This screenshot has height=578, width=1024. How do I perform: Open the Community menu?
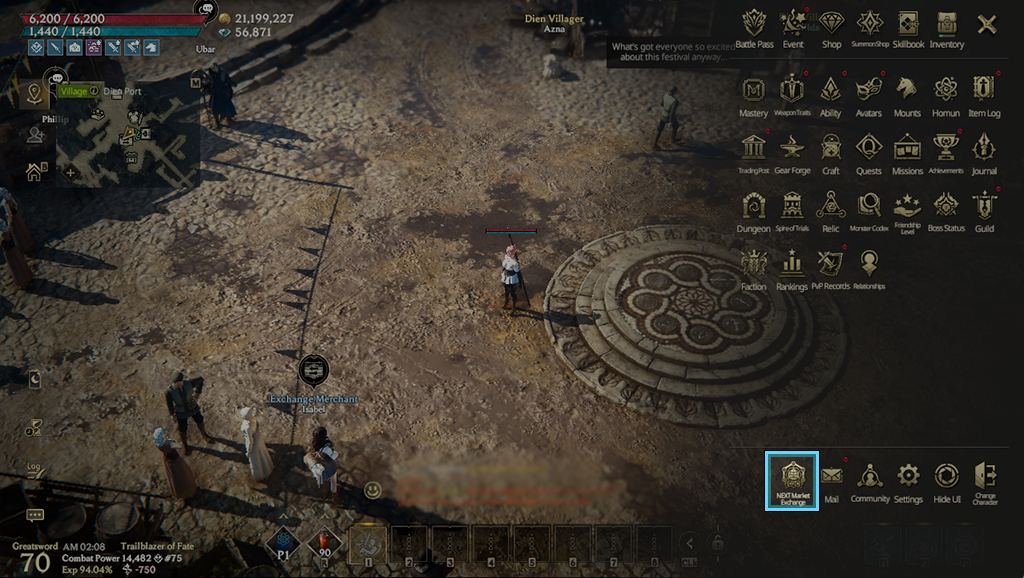tap(870, 478)
